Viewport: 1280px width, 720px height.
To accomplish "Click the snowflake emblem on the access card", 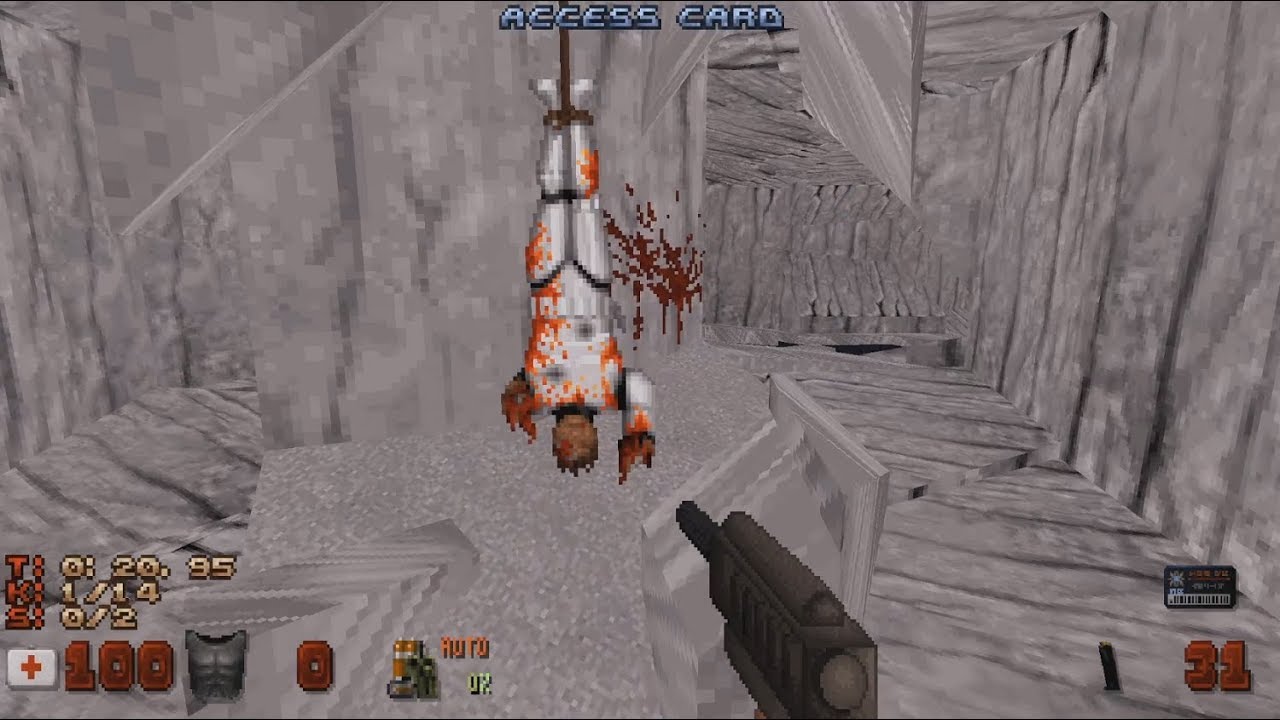I will click(1175, 578).
